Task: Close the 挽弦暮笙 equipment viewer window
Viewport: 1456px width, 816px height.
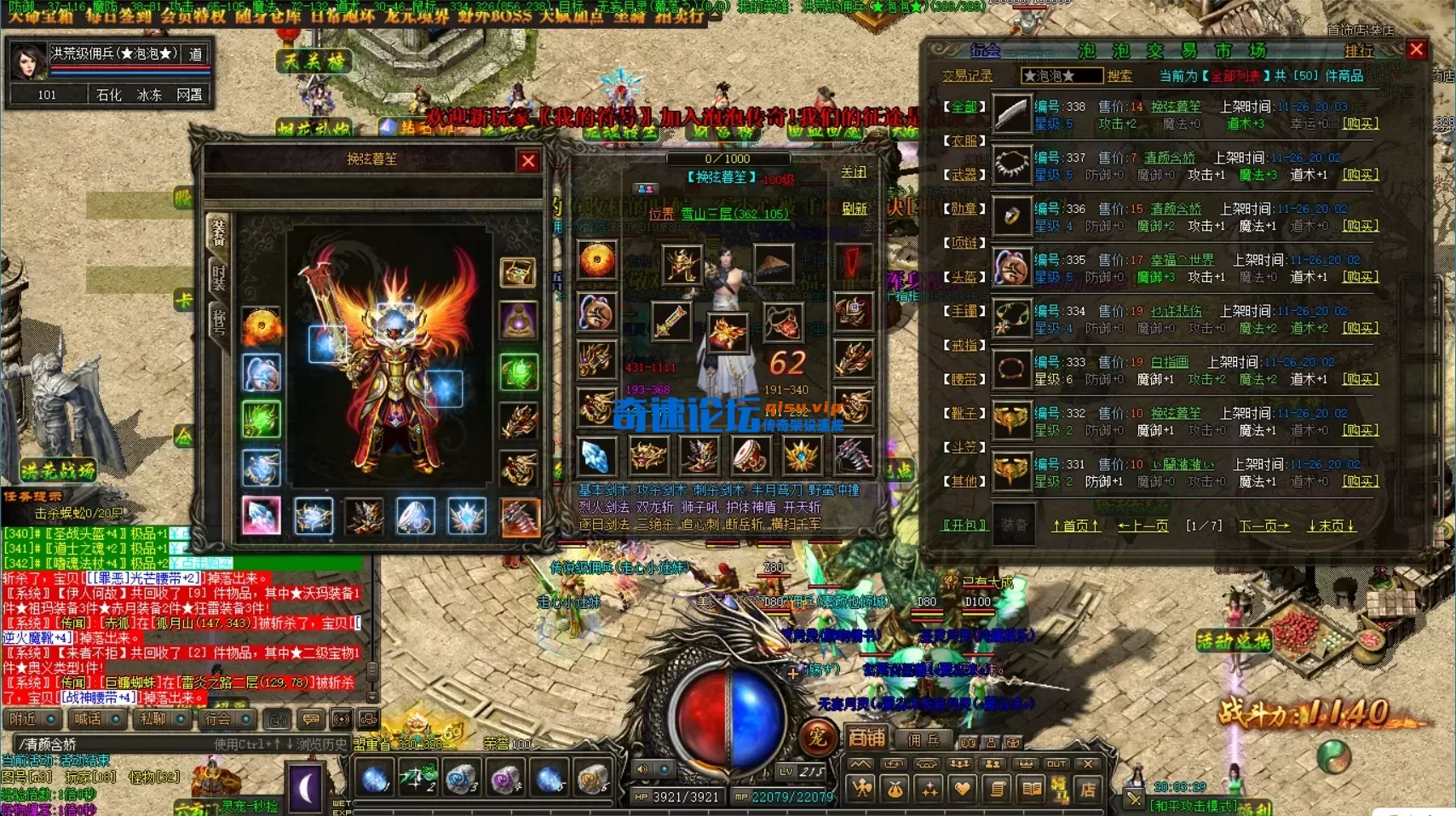Action: (x=528, y=160)
